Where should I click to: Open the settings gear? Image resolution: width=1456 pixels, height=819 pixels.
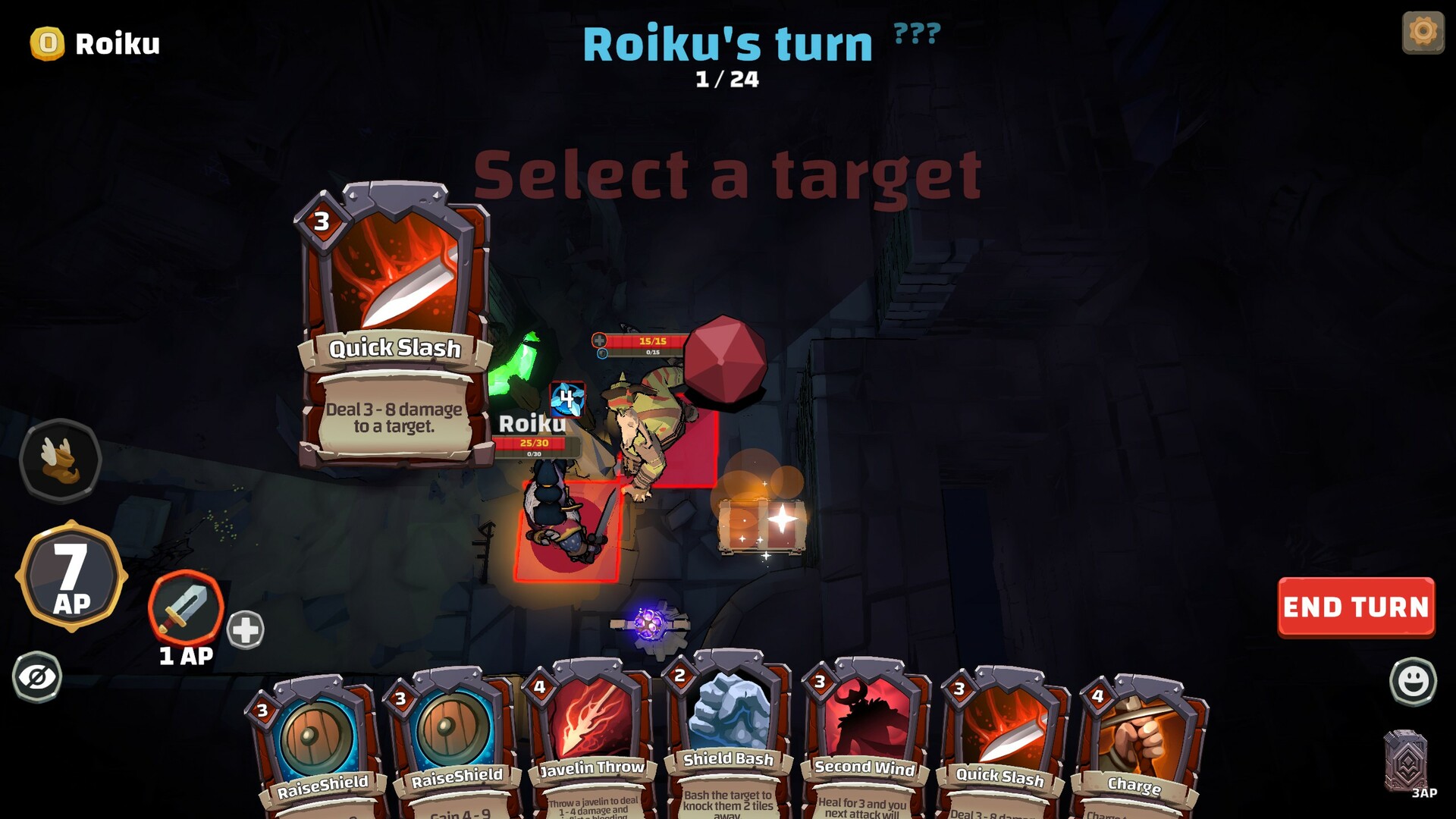[1423, 32]
